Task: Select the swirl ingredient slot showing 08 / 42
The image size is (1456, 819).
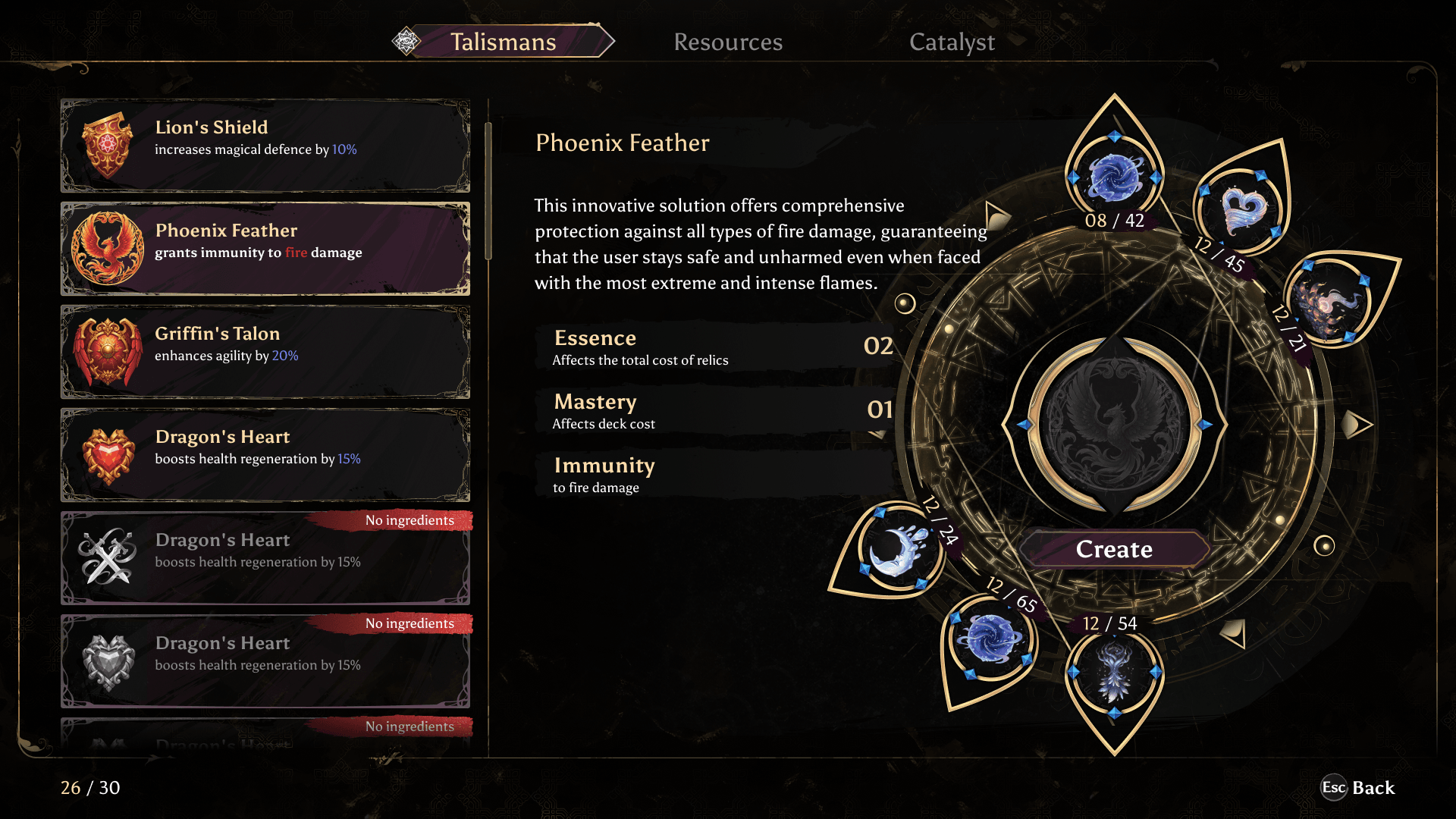Action: [1114, 177]
